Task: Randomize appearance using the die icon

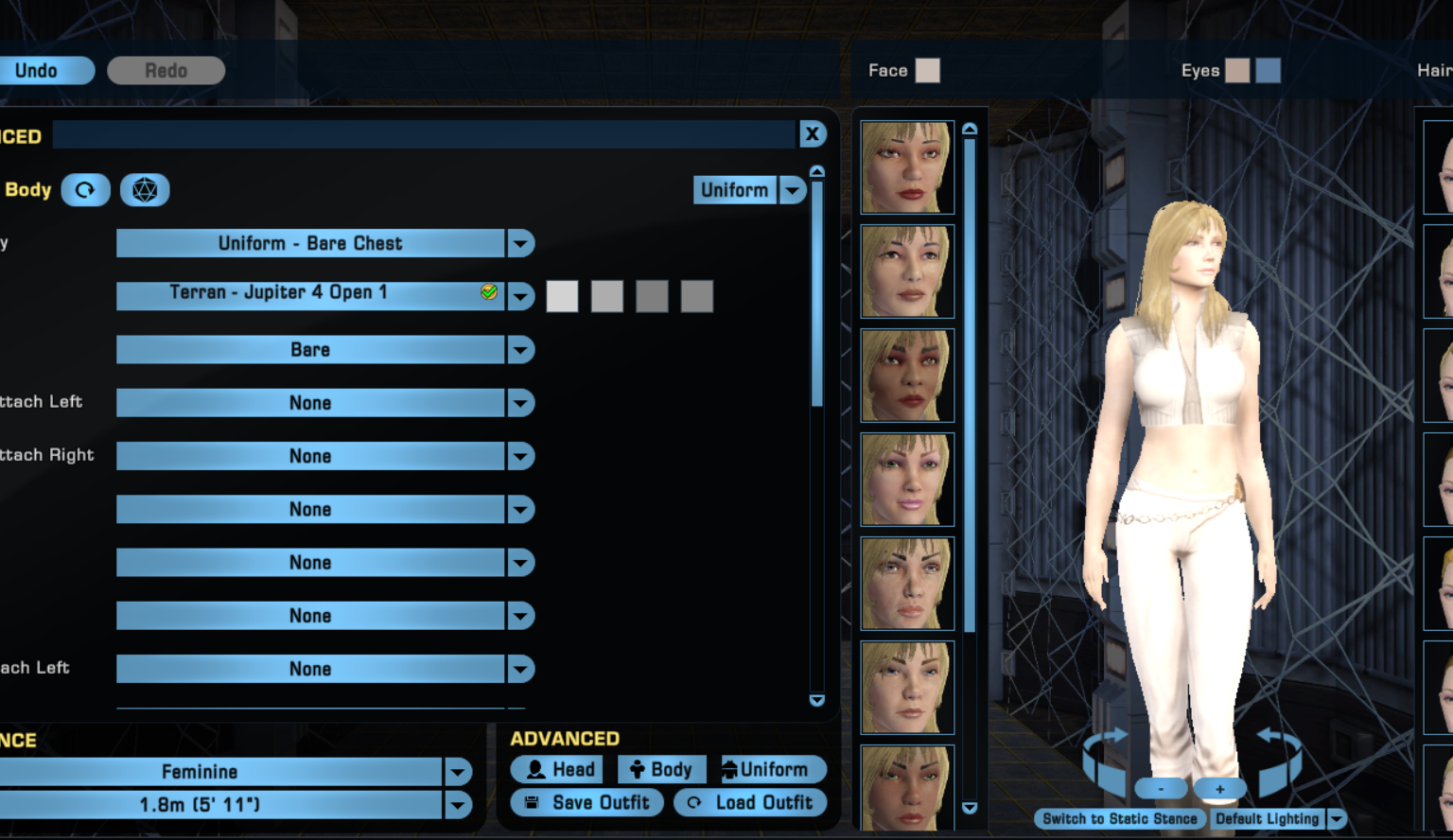Action: 145,189
